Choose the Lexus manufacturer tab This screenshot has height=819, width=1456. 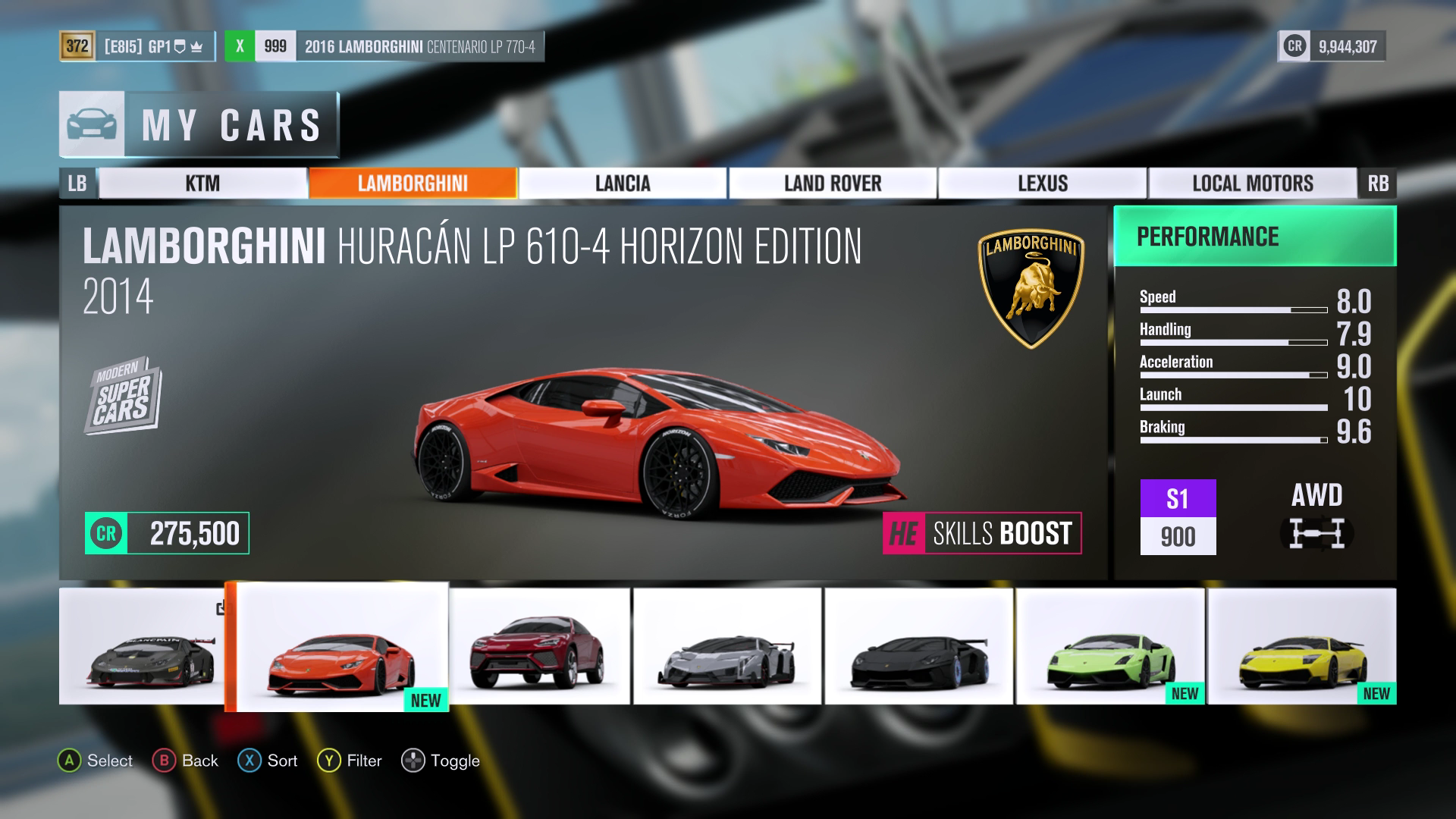click(1043, 184)
